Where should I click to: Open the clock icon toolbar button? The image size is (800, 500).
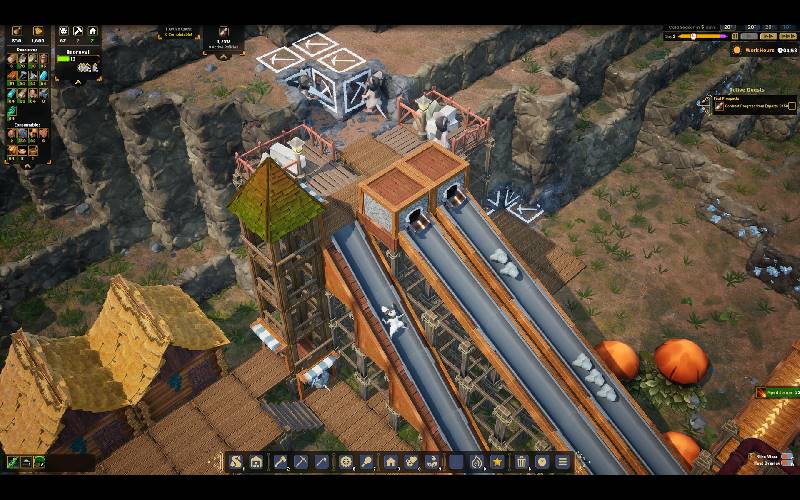[x=542, y=462]
